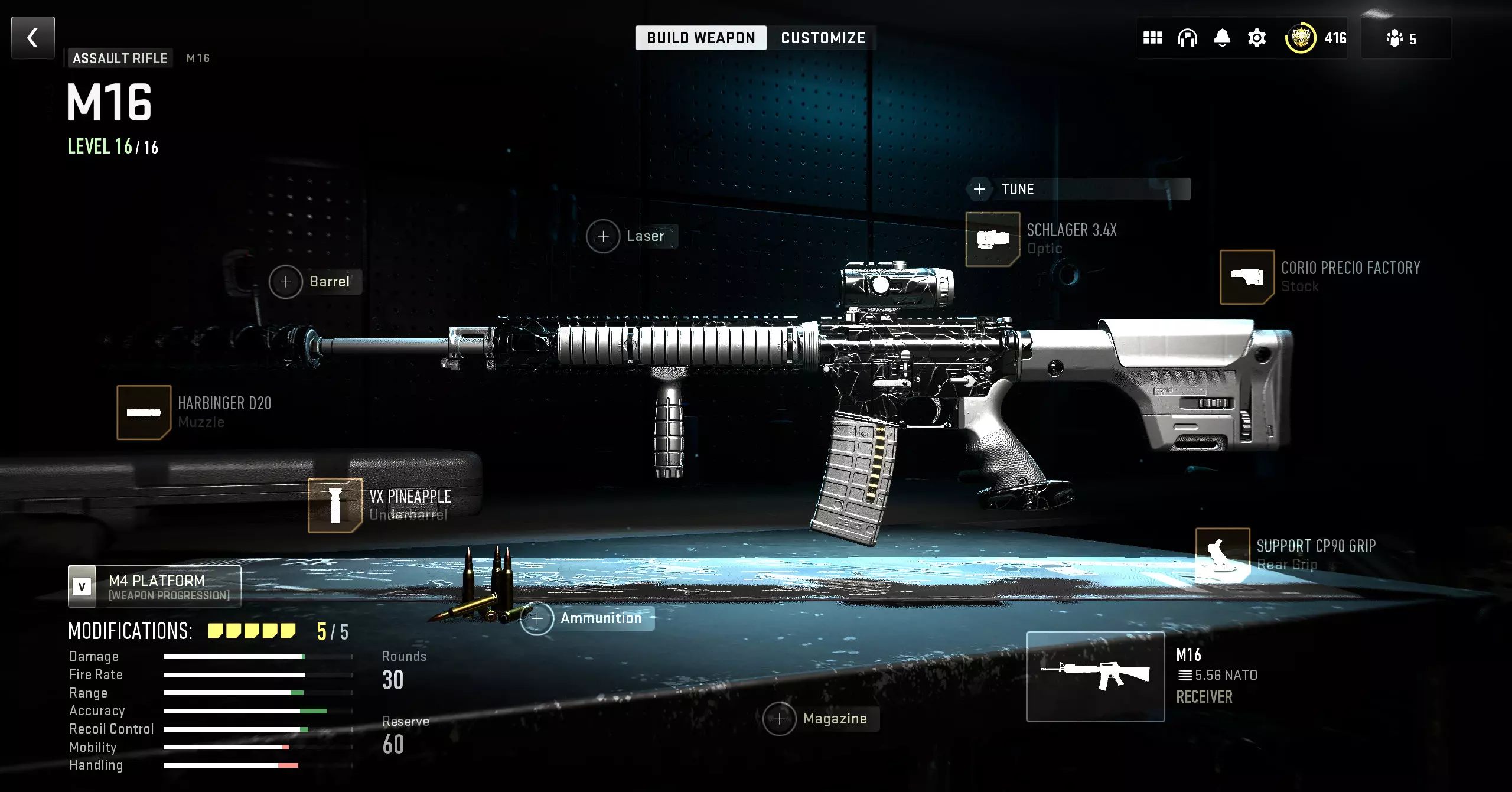Add a Barrel attachment
Screen dimensions: 1512x792
coord(286,282)
